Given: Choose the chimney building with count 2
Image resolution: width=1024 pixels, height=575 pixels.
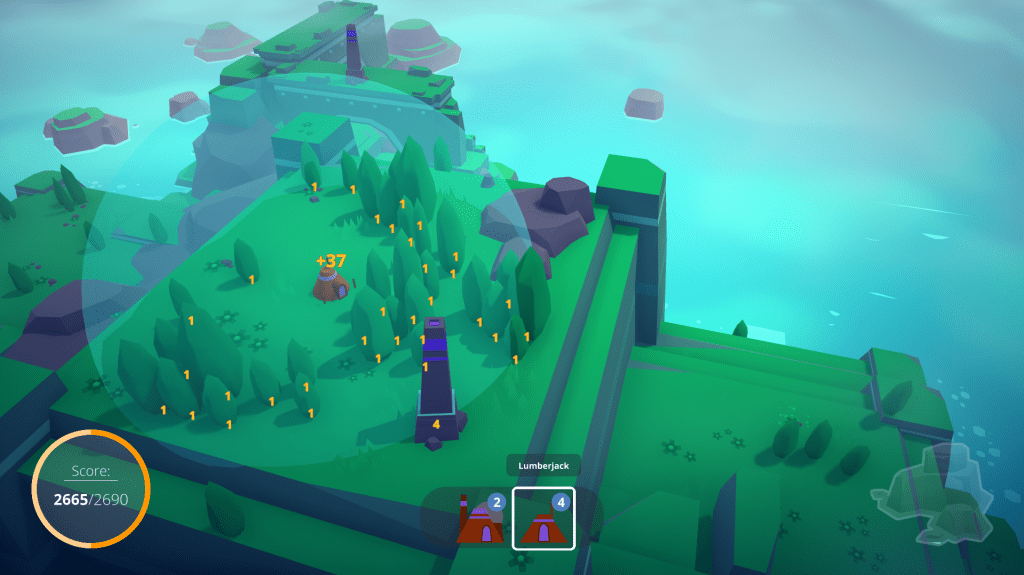Looking at the screenshot, I should (480, 519).
